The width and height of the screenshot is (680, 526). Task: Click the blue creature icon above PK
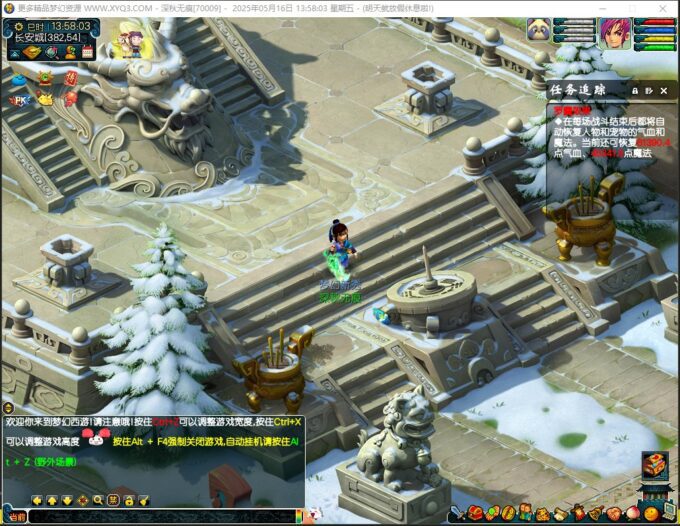coord(18,76)
